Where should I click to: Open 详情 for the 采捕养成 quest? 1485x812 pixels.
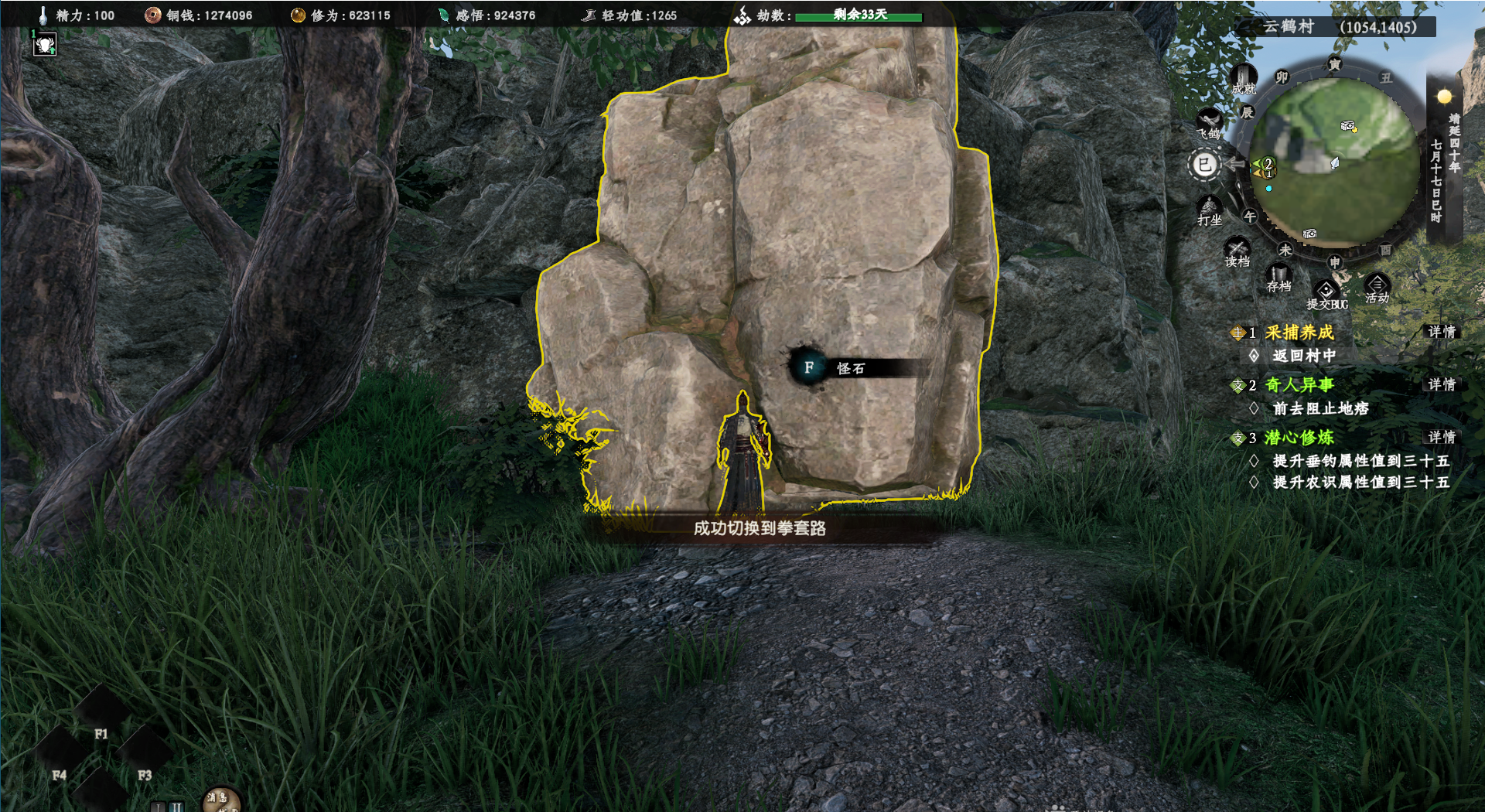click(x=1442, y=332)
